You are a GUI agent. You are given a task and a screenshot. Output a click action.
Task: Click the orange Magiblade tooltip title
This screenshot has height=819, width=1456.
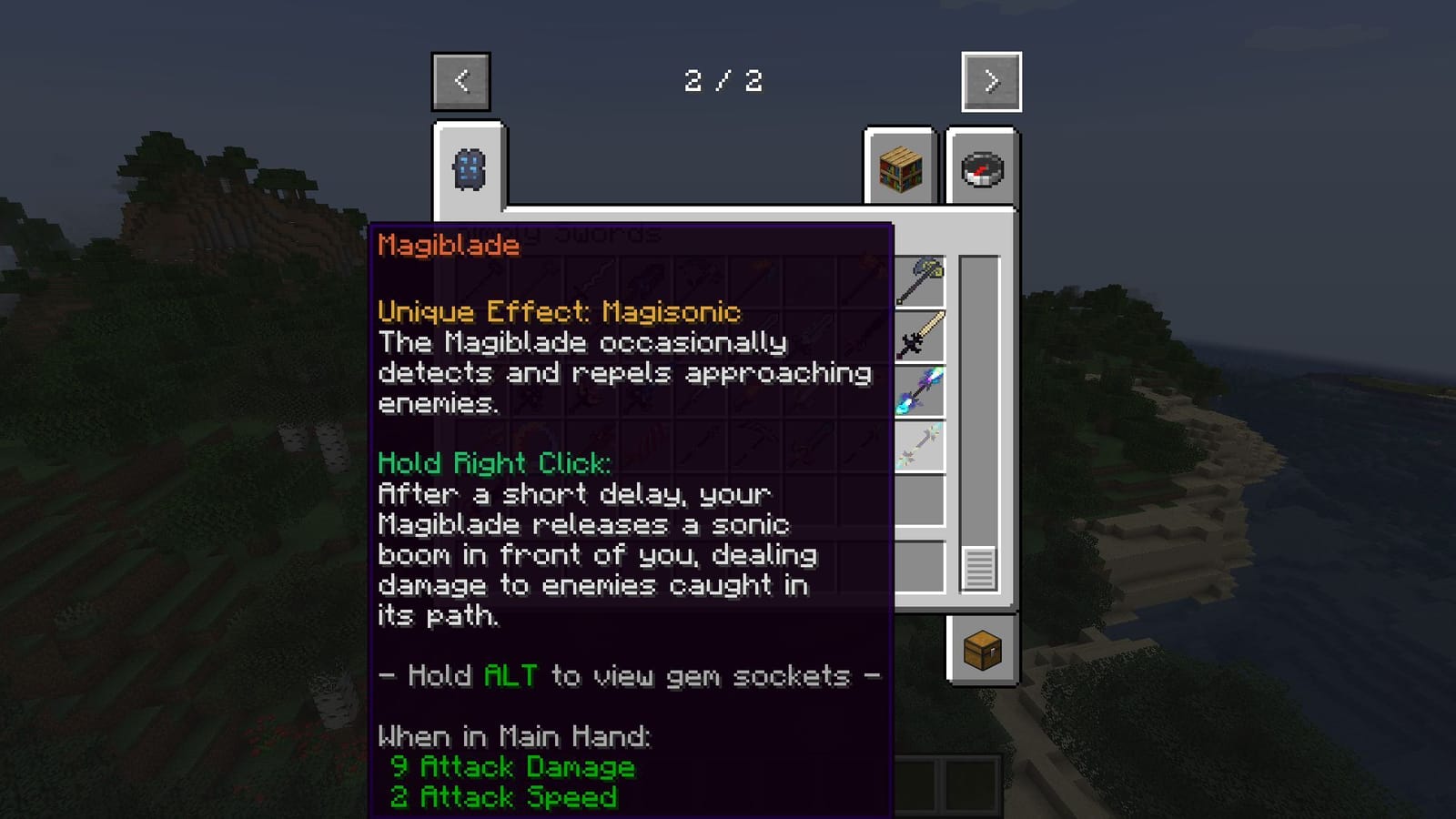coord(448,244)
